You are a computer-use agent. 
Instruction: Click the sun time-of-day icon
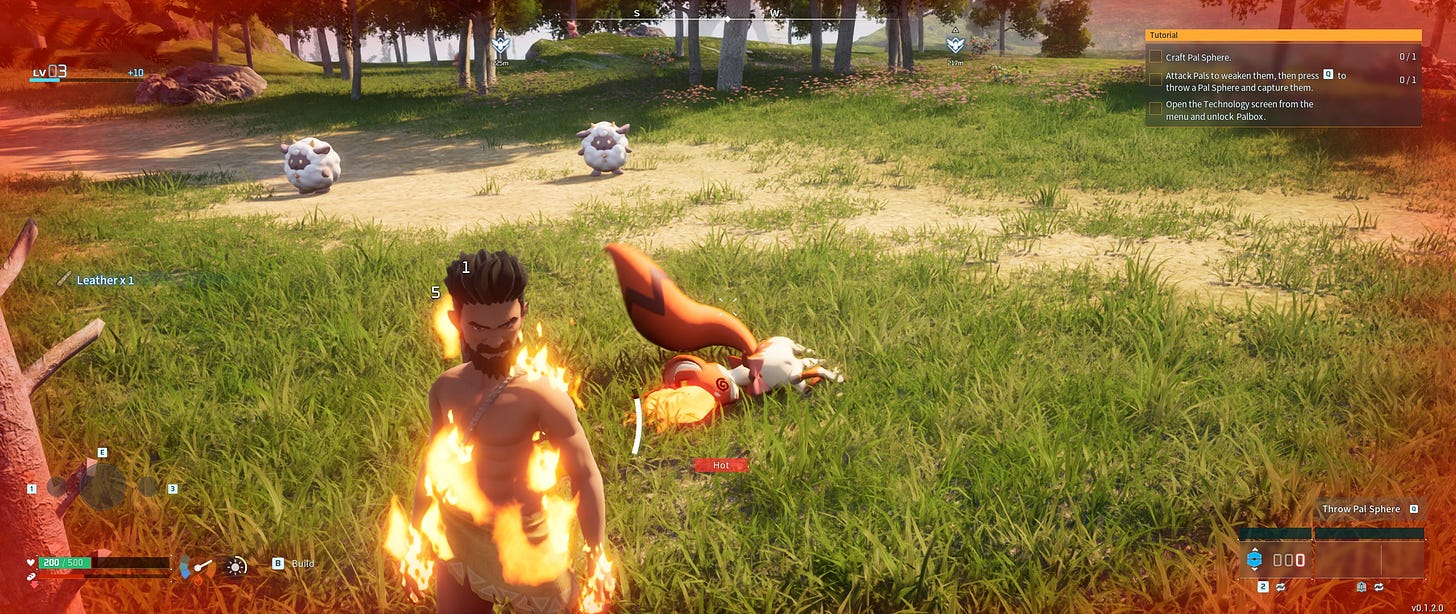tap(236, 566)
